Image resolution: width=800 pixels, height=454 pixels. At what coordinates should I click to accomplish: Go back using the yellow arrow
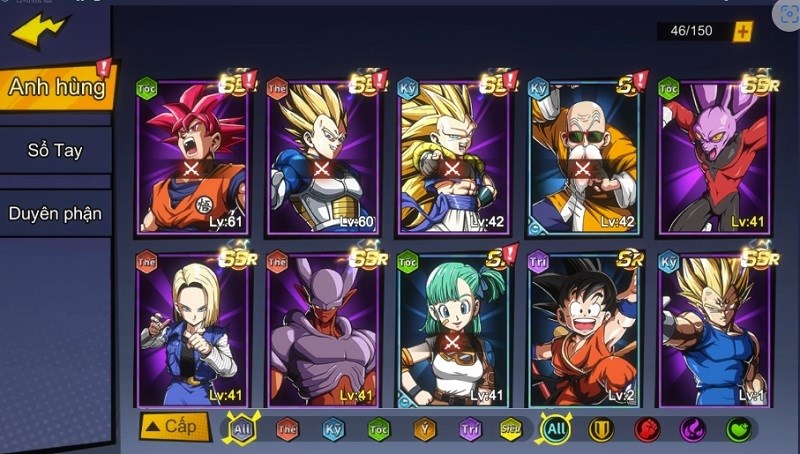pos(40,30)
